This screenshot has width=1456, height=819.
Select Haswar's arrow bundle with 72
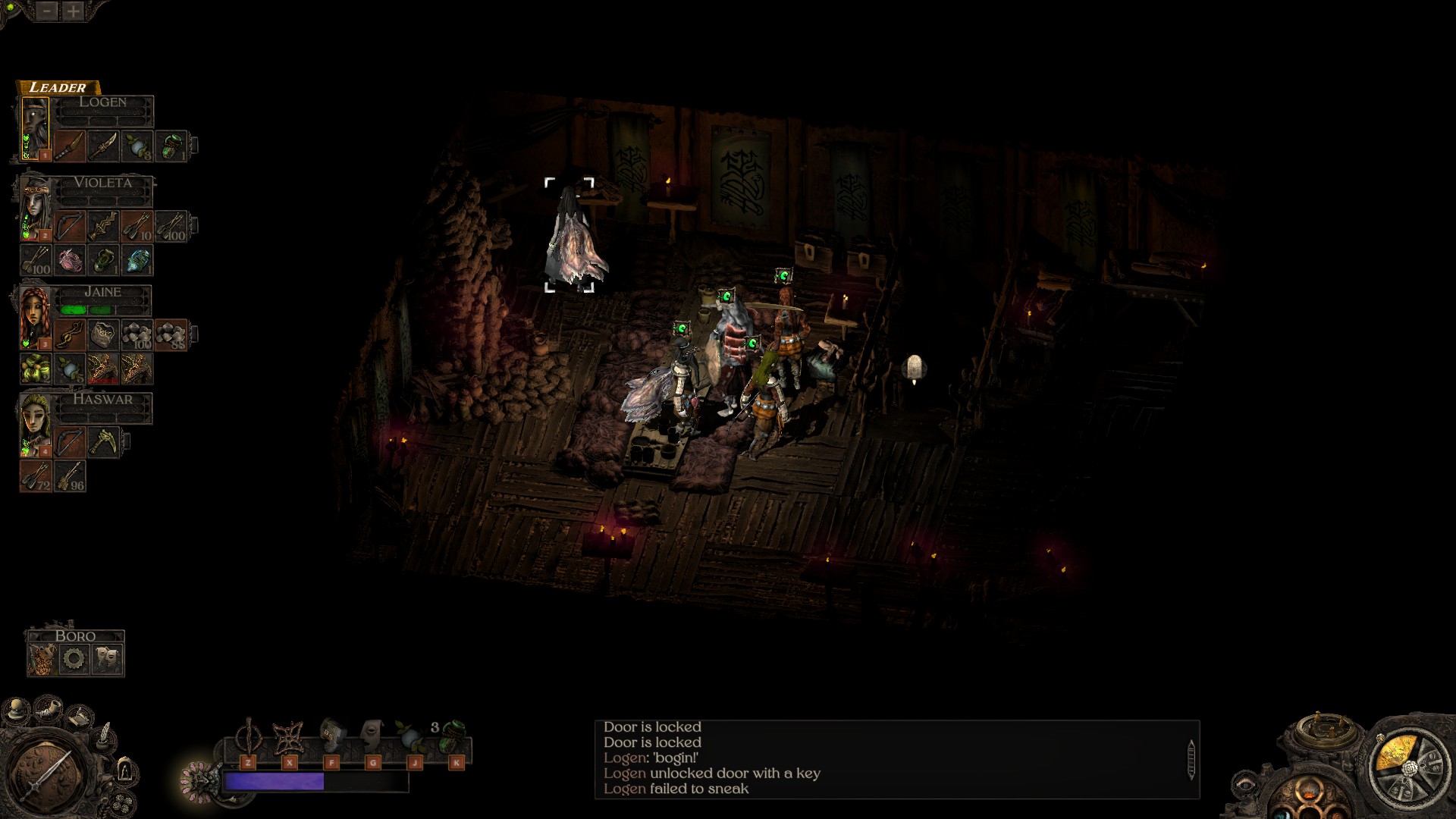click(36, 475)
